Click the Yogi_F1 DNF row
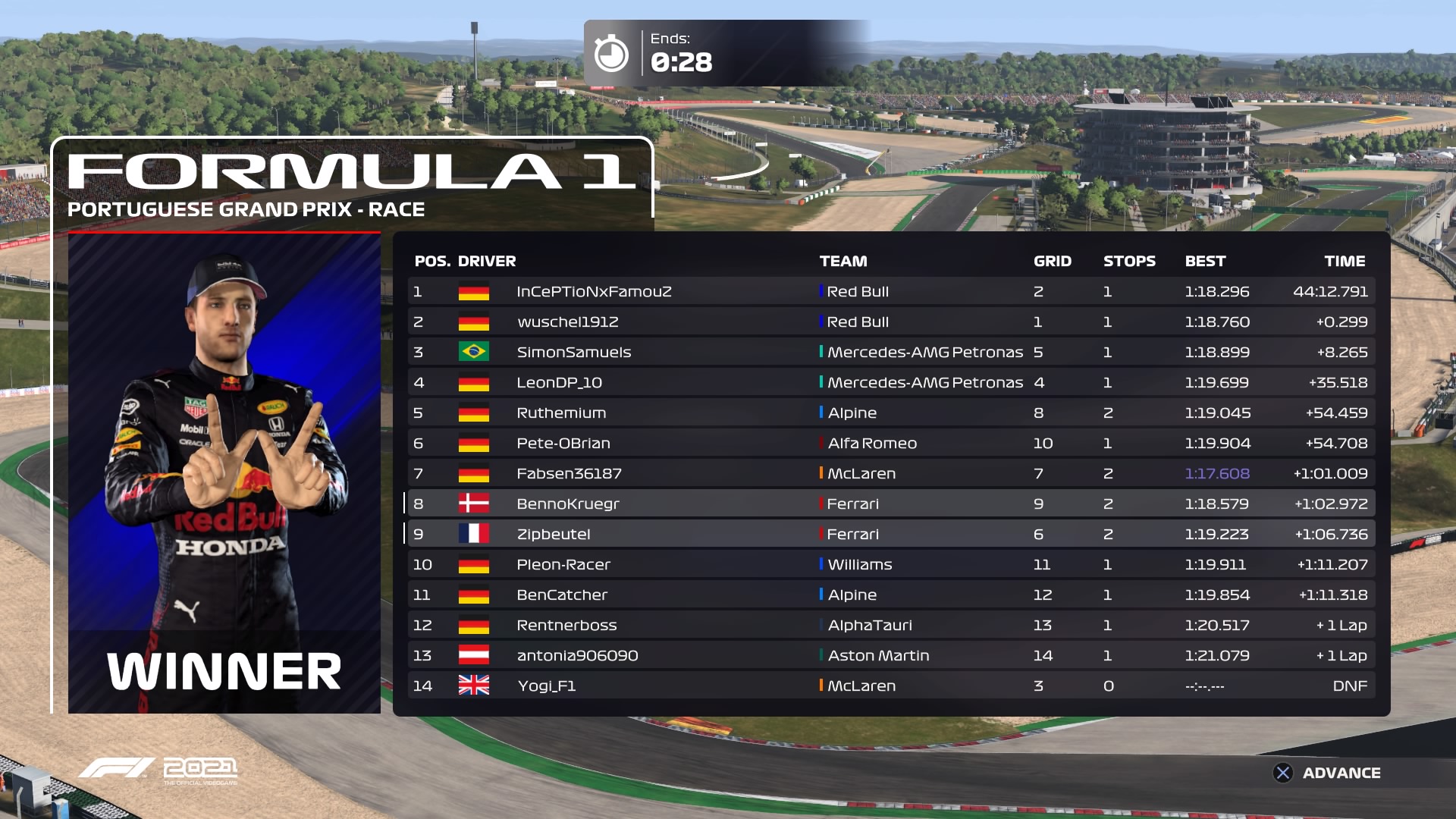Image resolution: width=1456 pixels, height=819 pixels. pos(891,686)
